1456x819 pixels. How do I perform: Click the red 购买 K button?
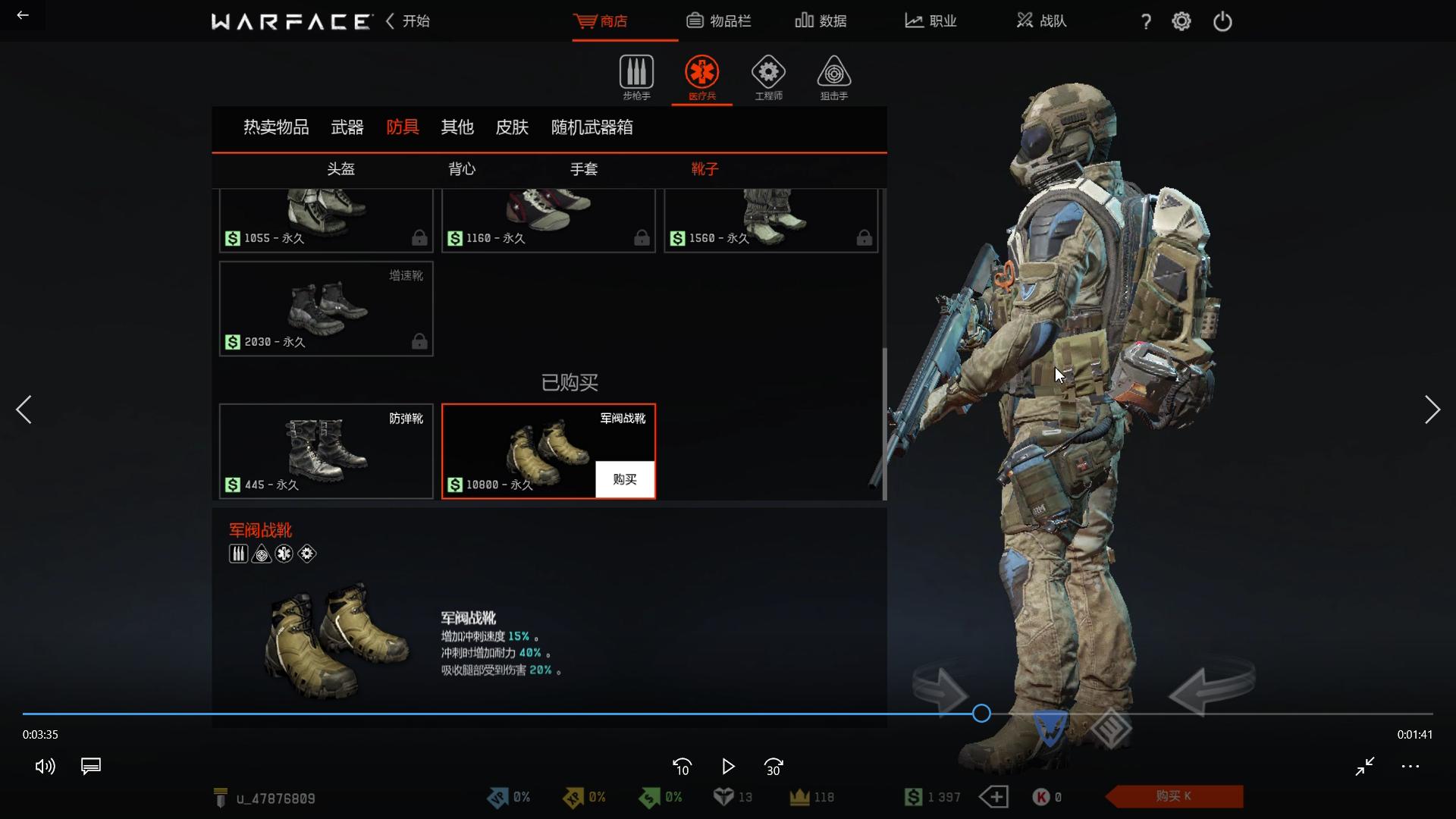[1173, 796]
